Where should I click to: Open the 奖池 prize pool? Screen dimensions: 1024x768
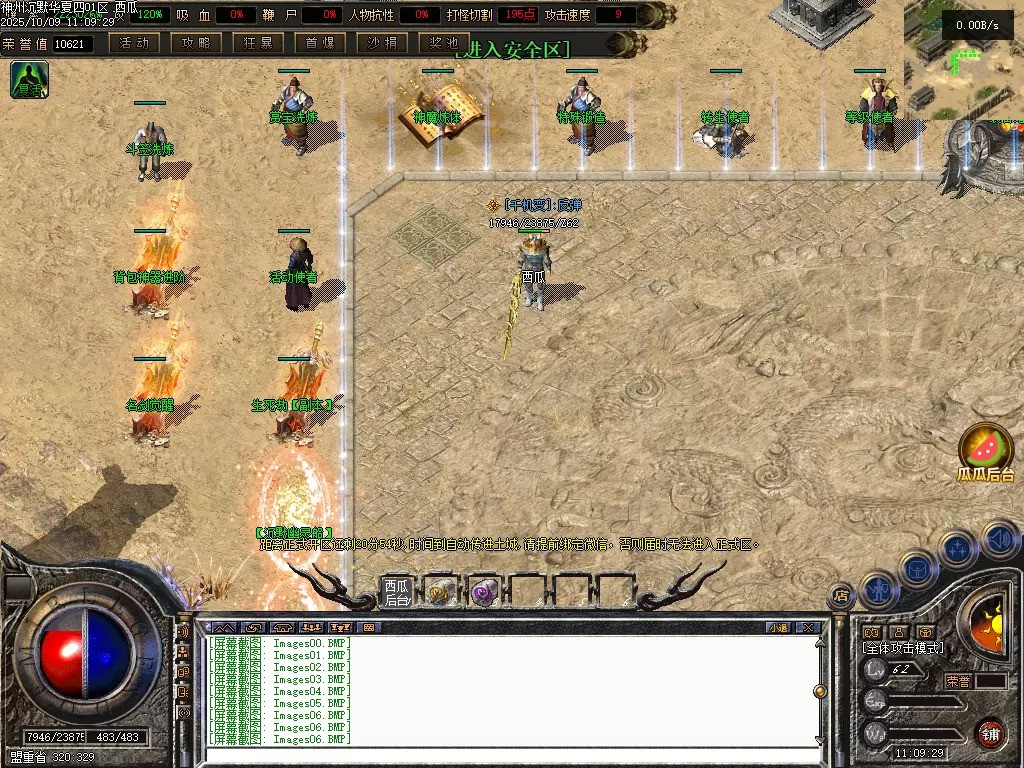[x=444, y=43]
